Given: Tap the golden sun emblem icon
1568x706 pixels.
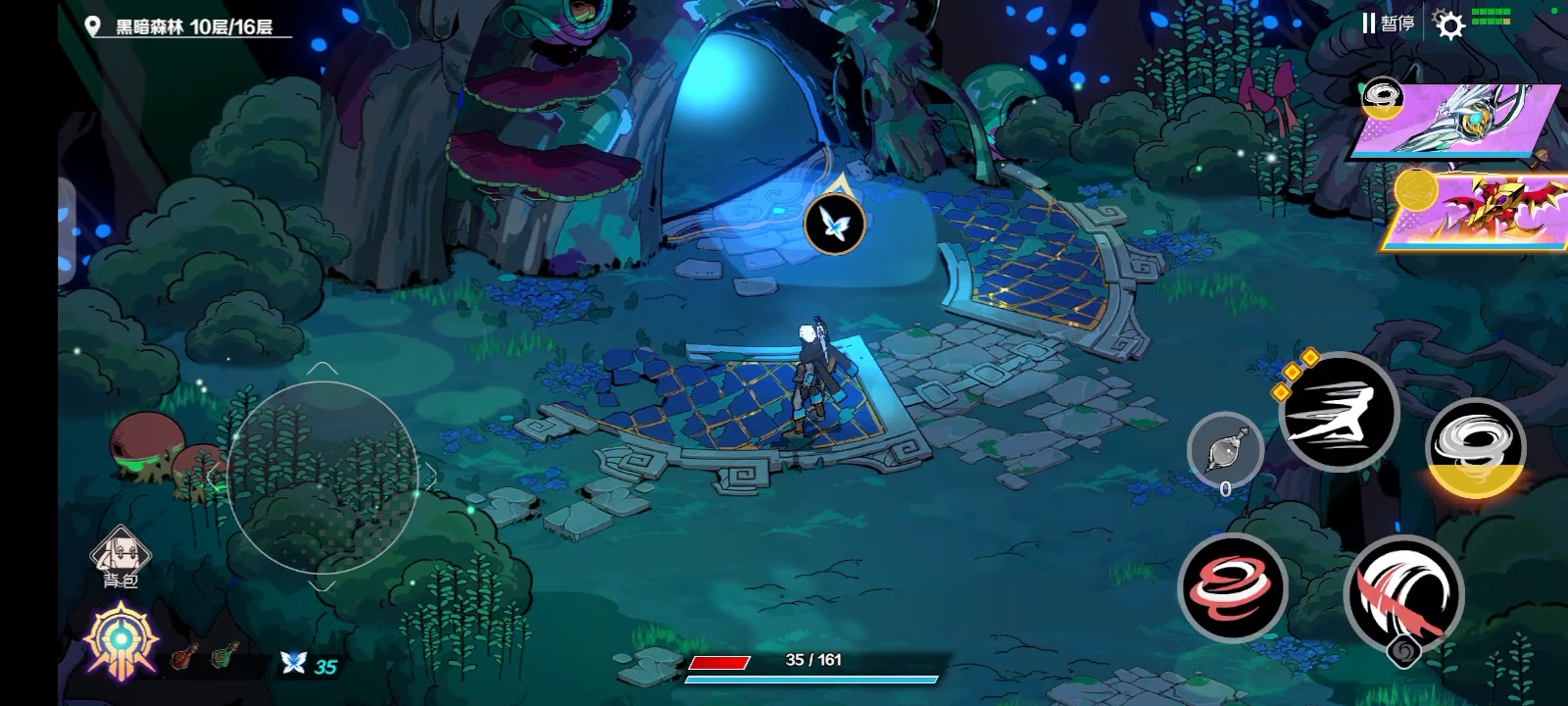Looking at the screenshot, I should 121,640.
